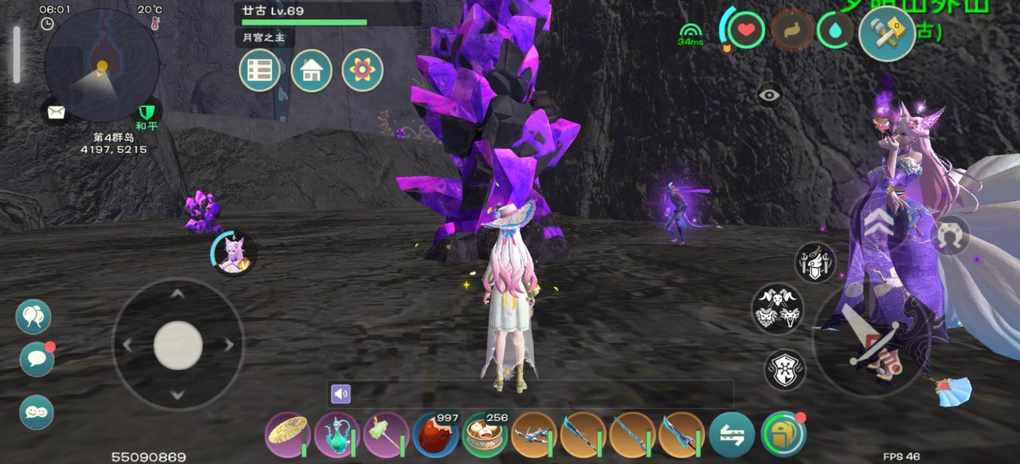Open the flower icon menu
This screenshot has width=1020, height=464.
(362, 71)
